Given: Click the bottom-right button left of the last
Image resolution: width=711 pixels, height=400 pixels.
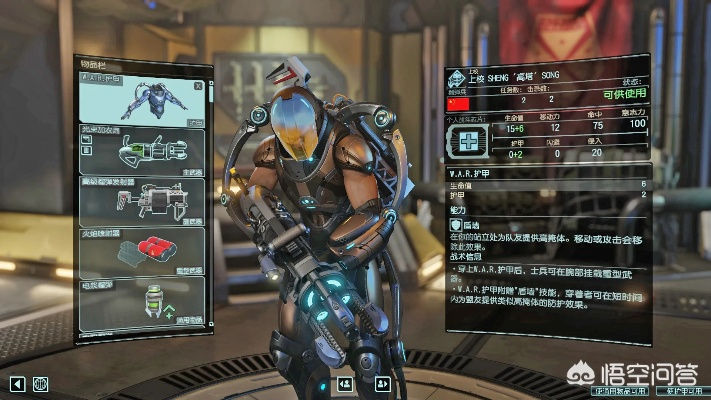Looking at the screenshot, I should point(620,391).
